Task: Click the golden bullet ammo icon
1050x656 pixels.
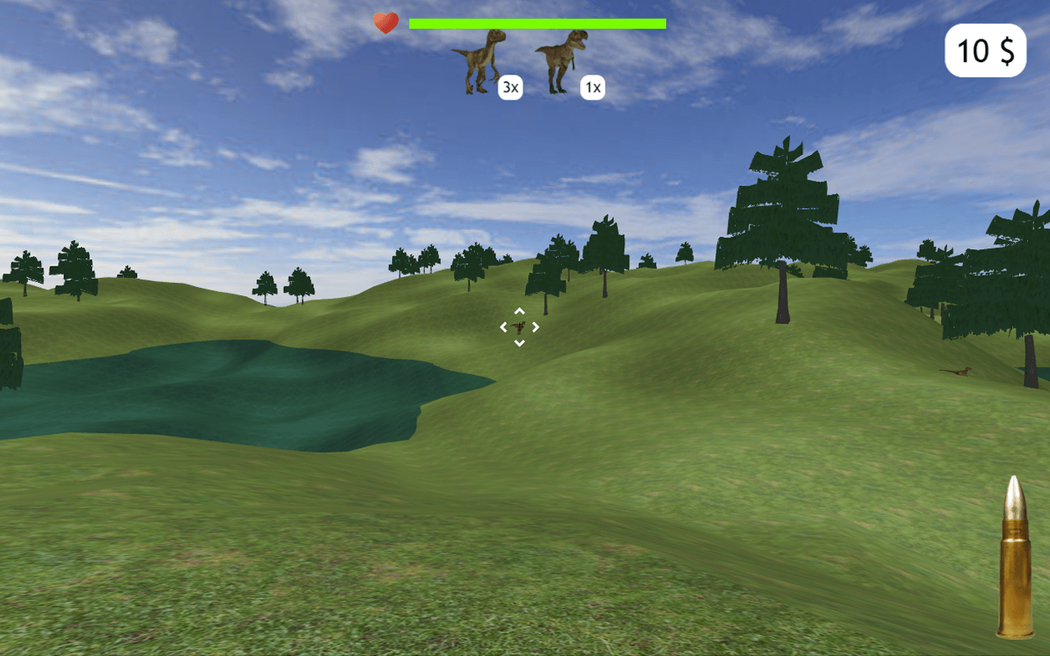Action: [1015, 557]
